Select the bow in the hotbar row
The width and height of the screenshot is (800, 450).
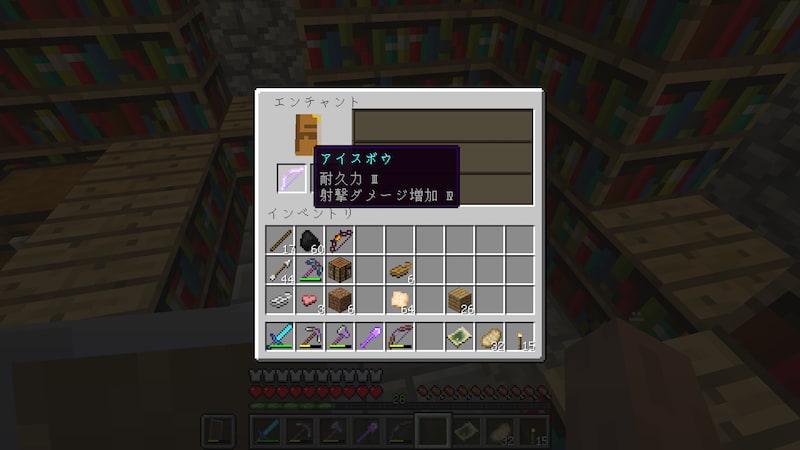point(400,337)
